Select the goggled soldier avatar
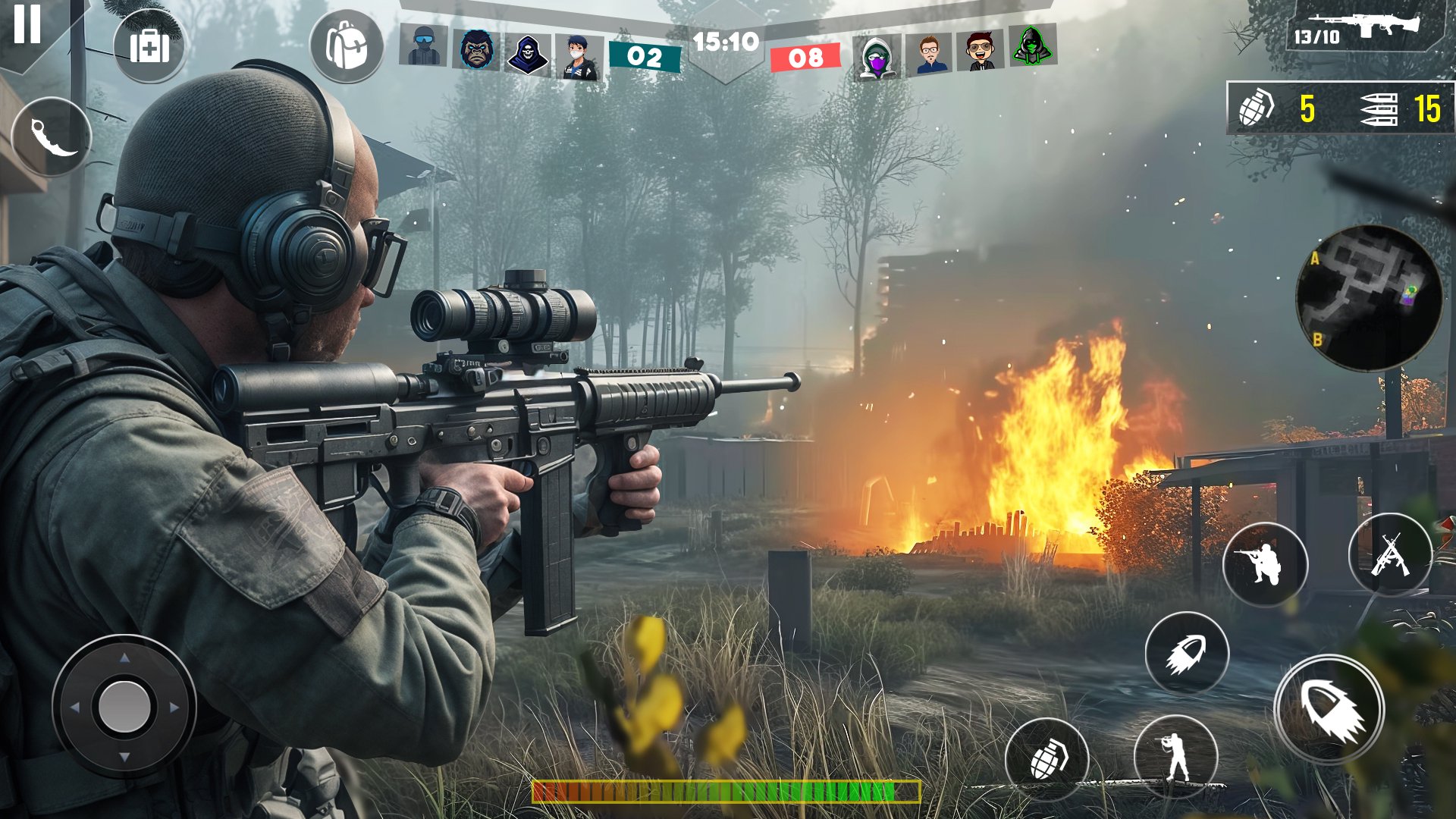The image size is (1456, 819). pyautogui.click(x=424, y=45)
